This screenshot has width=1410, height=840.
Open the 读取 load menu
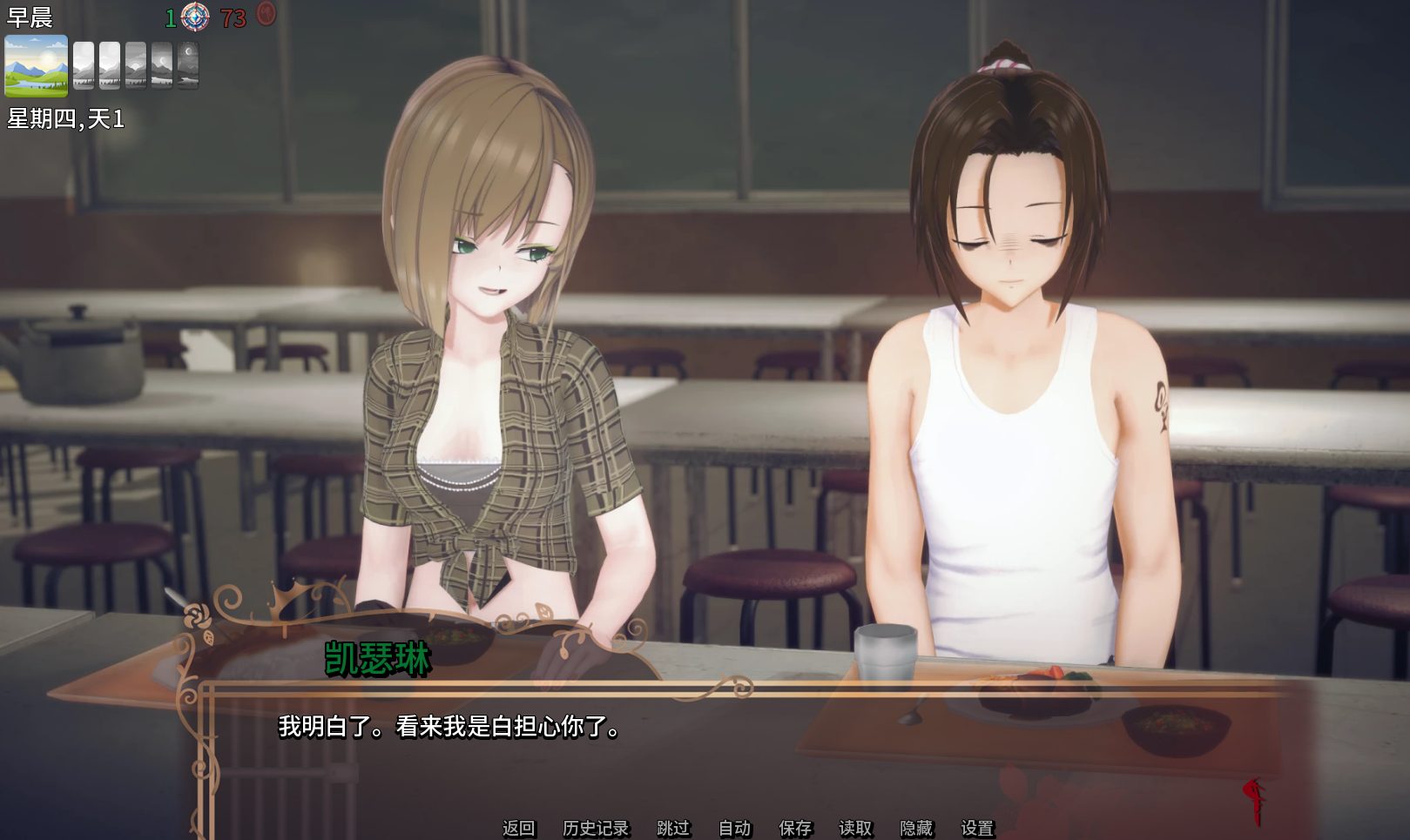point(855,828)
